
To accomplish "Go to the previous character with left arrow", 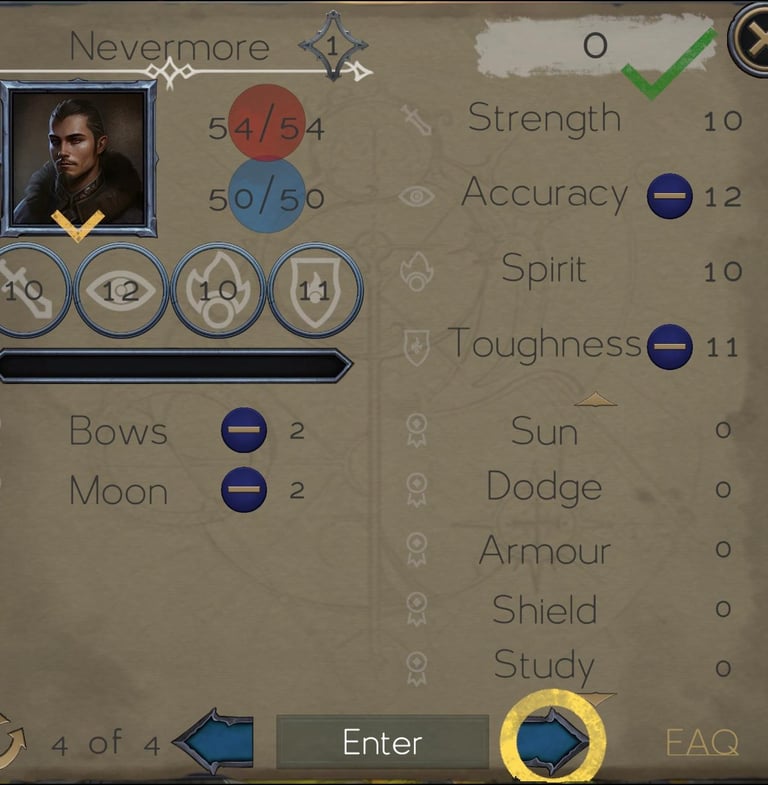I will pos(214,742).
